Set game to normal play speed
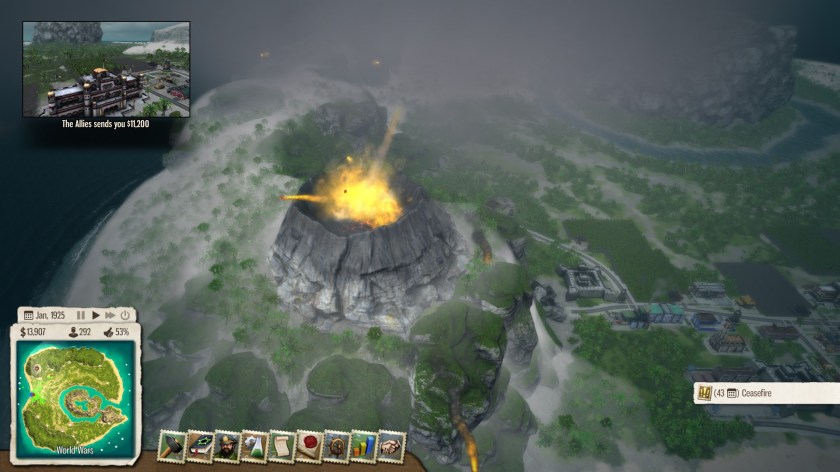Image resolution: width=840 pixels, height=472 pixels. 95,315
